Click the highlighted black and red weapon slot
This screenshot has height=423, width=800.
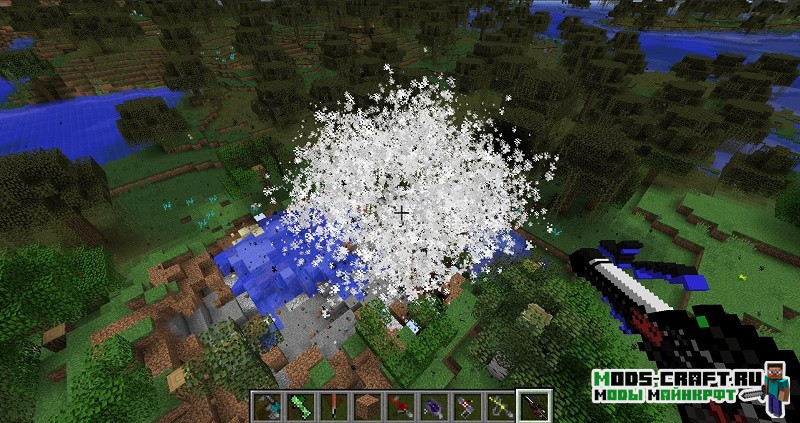coord(534,406)
